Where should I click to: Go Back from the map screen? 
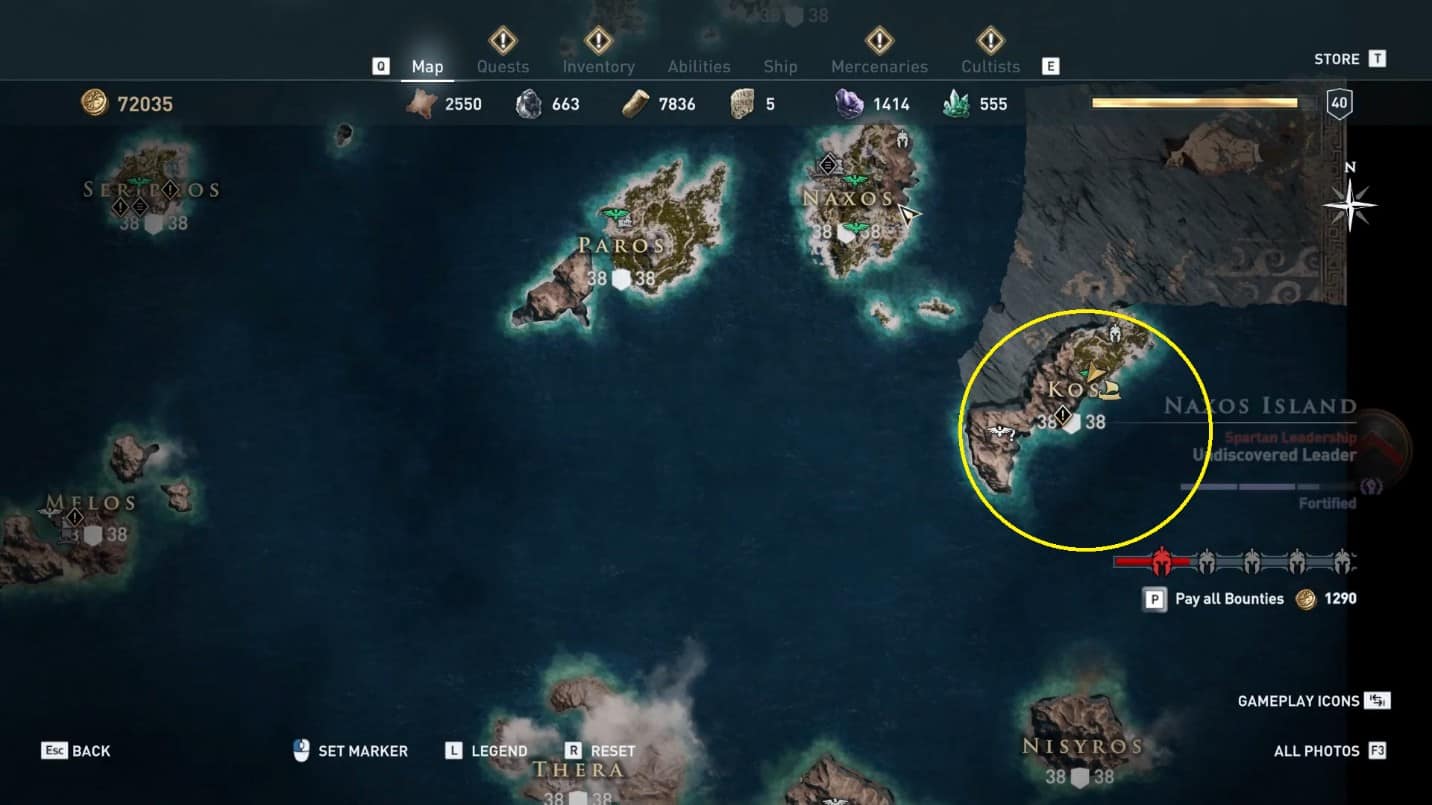(x=77, y=751)
